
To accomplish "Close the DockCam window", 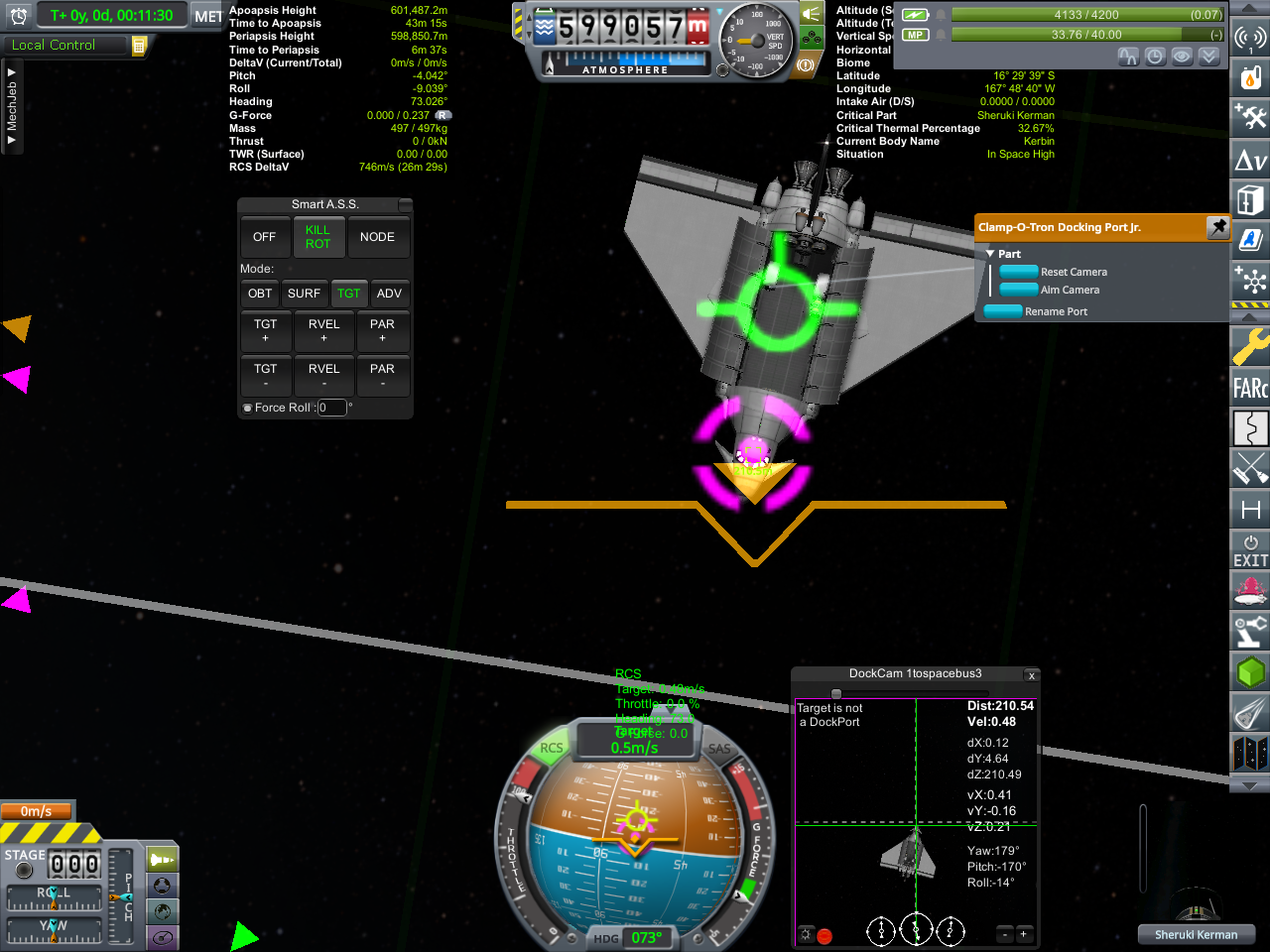I will pyautogui.click(x=1032, y=675).
